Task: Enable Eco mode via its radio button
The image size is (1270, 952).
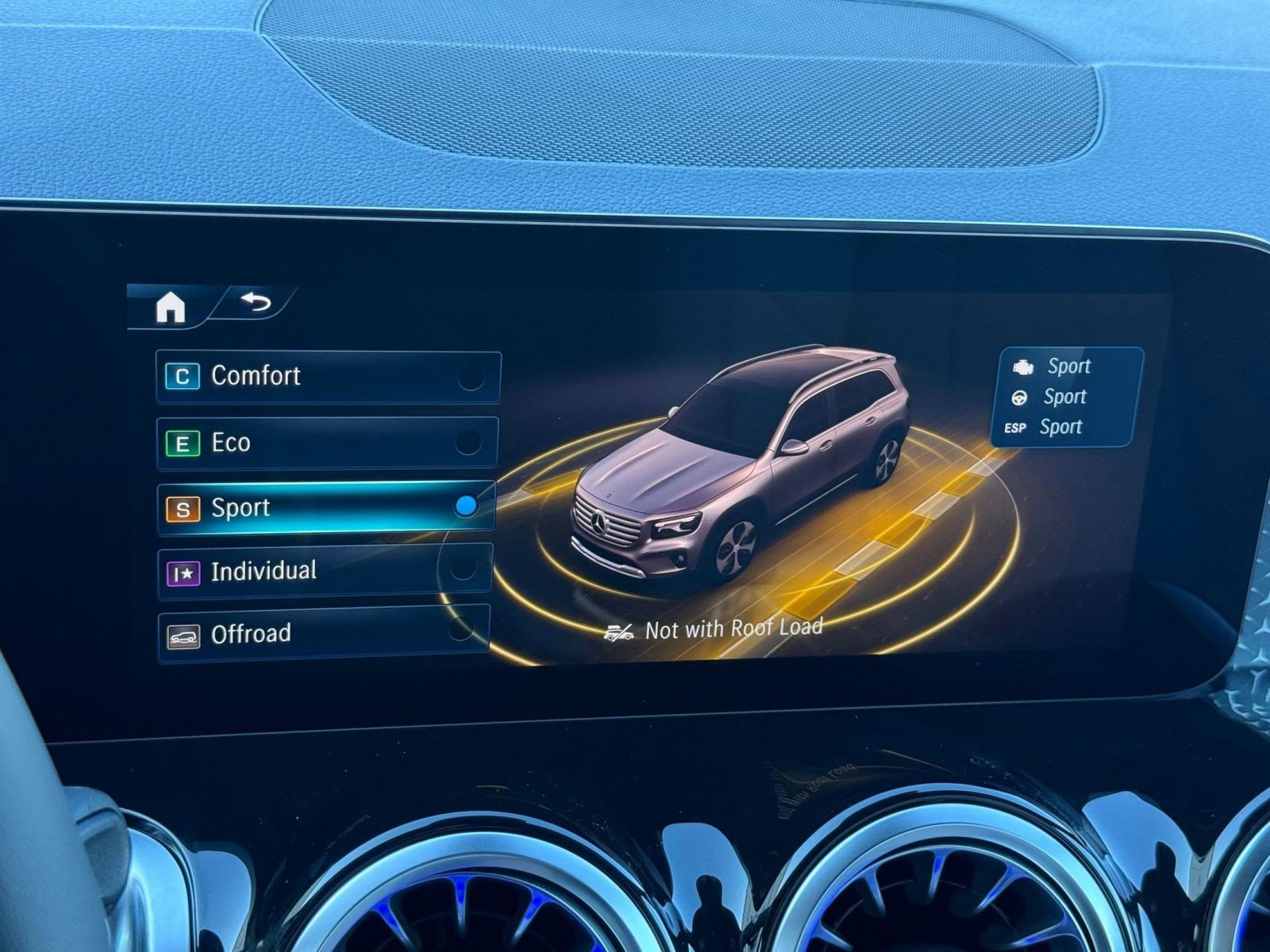Action: [470, 443]
